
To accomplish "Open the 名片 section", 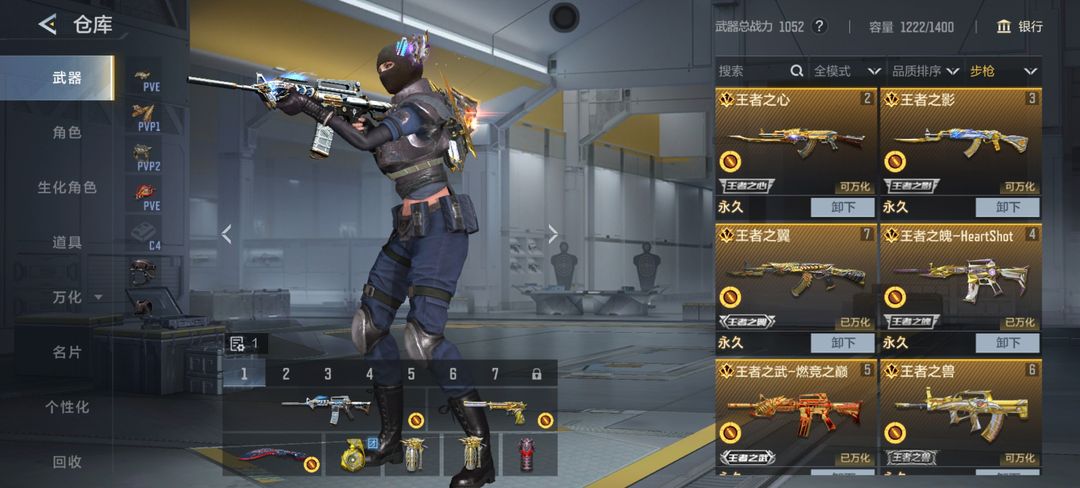I will (x=67, y=352).
